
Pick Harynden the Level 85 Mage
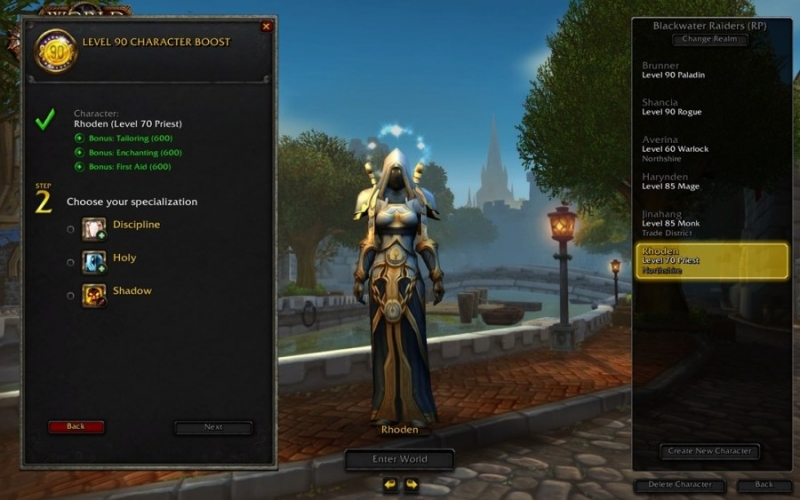click(x=700, y=181)
